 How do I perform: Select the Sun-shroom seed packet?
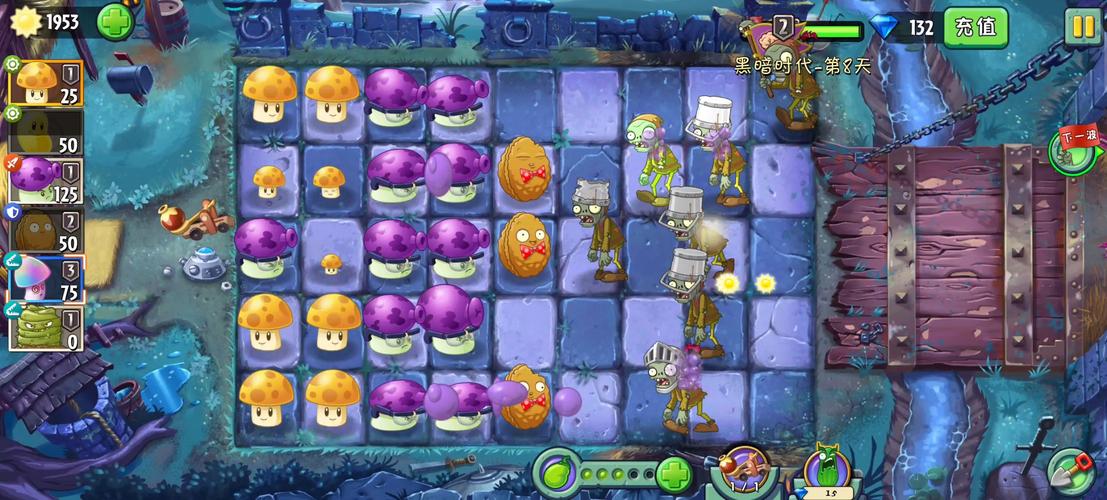coord(45,83)
